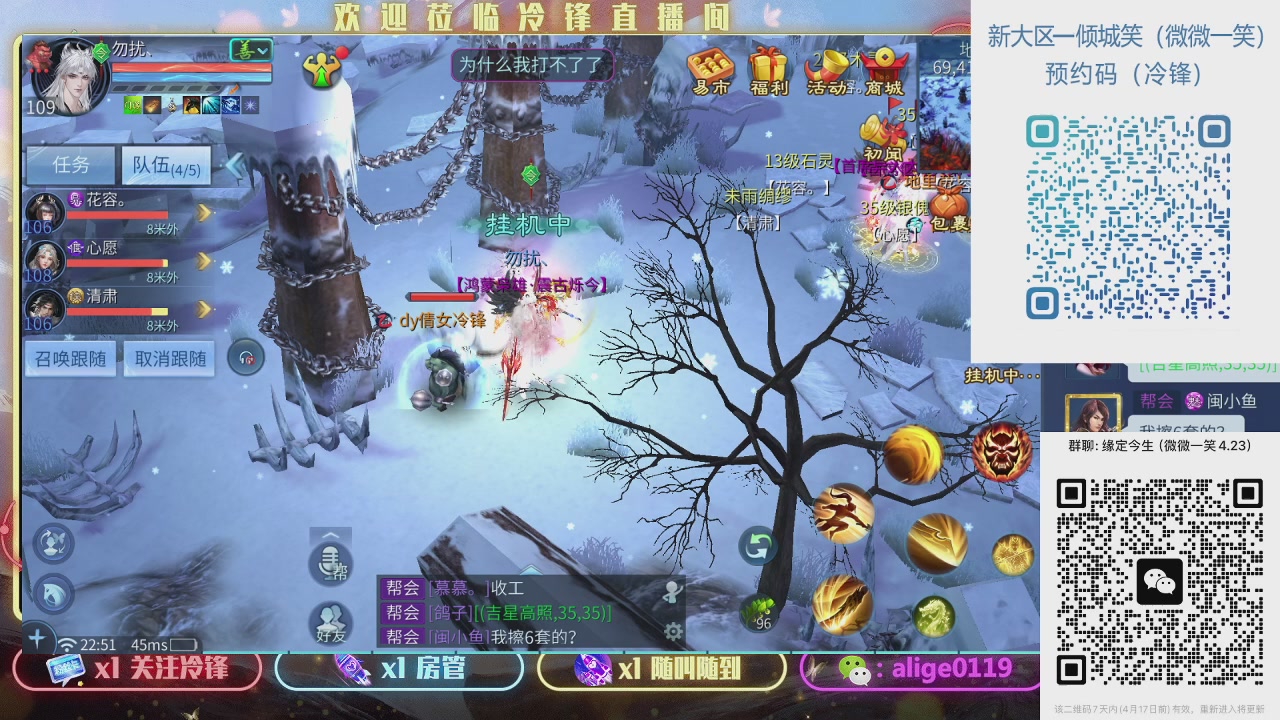The image size is (1280, 720).
Task: Click the 召唤跟随 summon follow button
Action: (71, 358)
